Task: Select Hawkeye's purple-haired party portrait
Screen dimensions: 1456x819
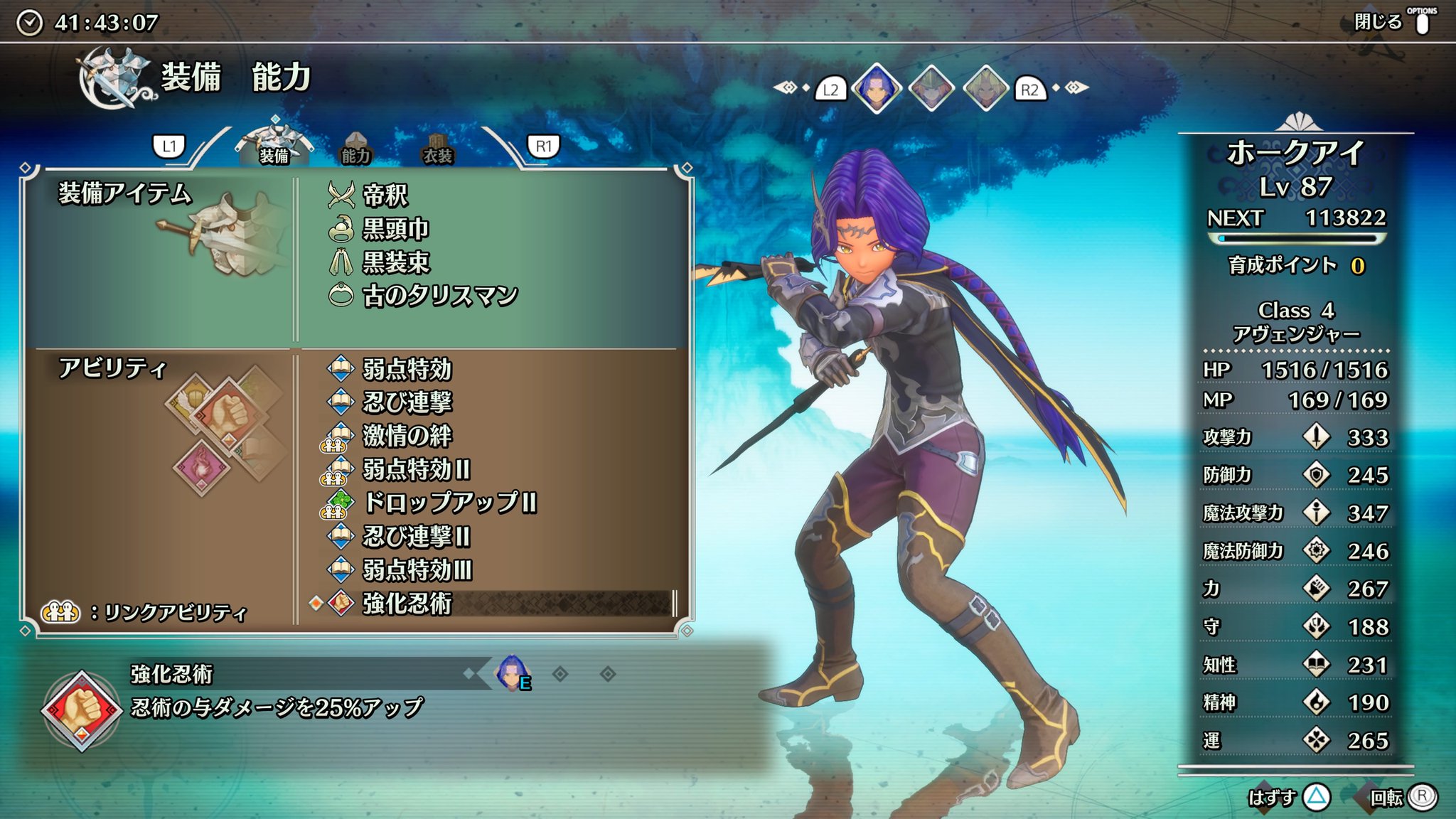Action: point(876,89)
